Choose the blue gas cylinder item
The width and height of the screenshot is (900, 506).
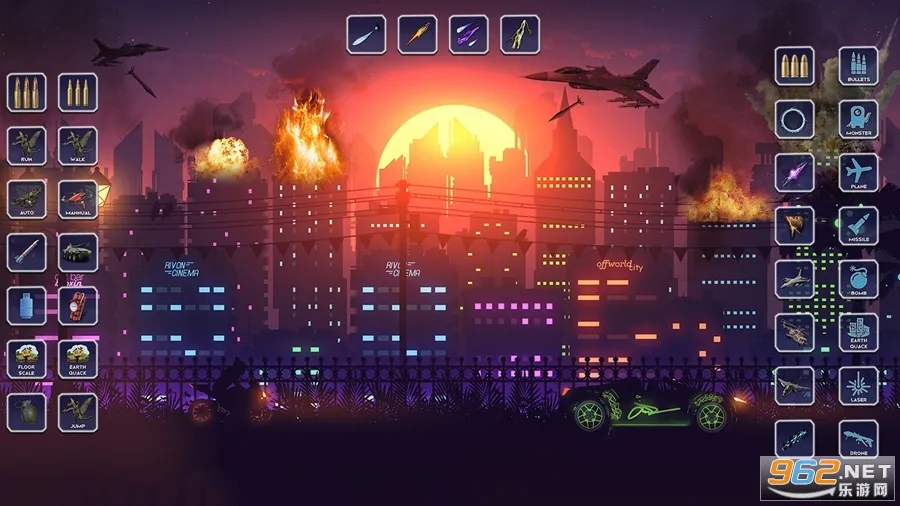pyautogui.click(x=27, y=306)
